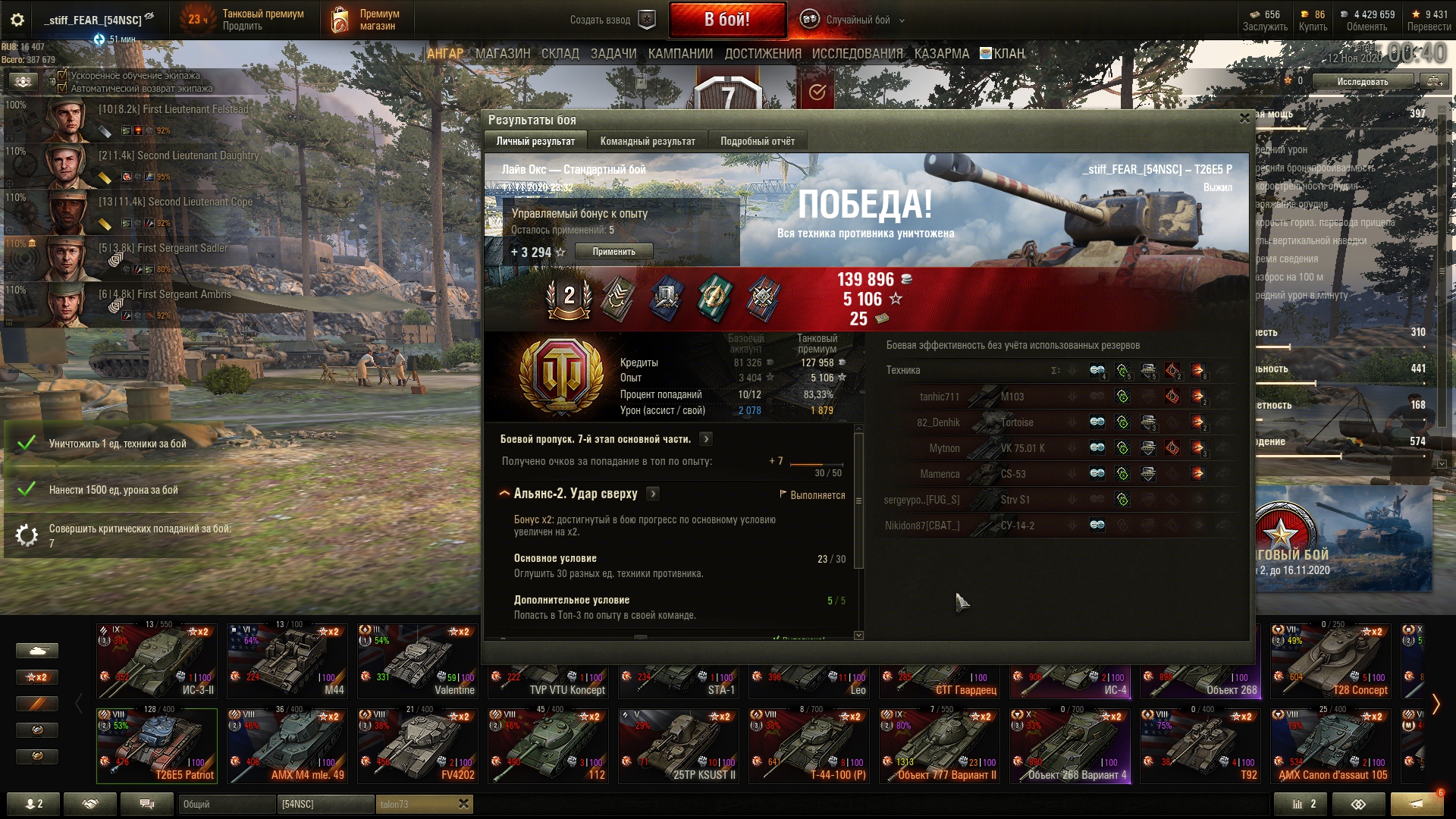
Task: Open the Подробный отчёт tab
Action: (x=757, y=141)
